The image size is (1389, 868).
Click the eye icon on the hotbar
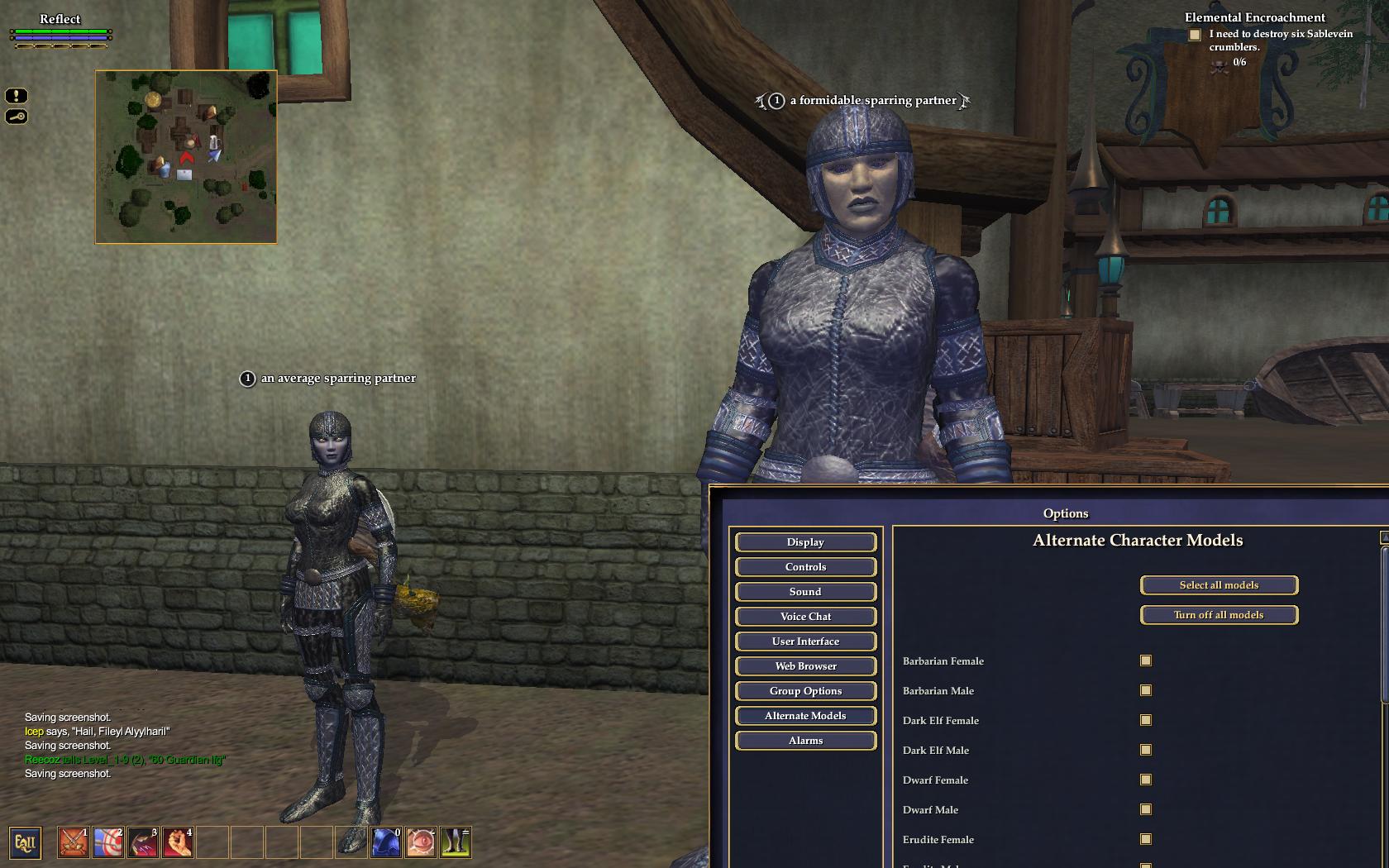[421, 842]
